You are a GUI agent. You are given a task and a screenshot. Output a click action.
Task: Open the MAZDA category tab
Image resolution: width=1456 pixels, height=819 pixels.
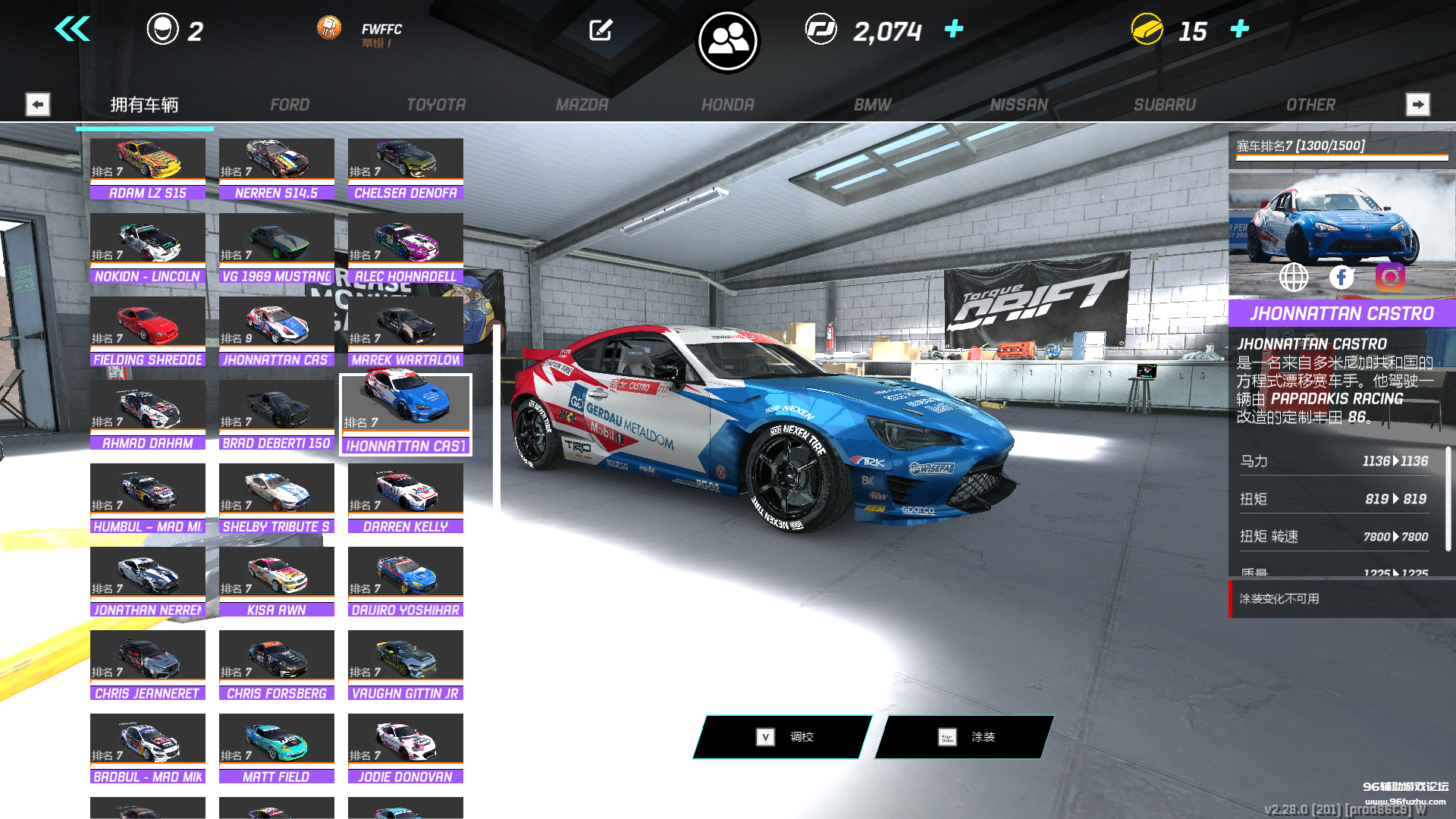click(582, 105)
